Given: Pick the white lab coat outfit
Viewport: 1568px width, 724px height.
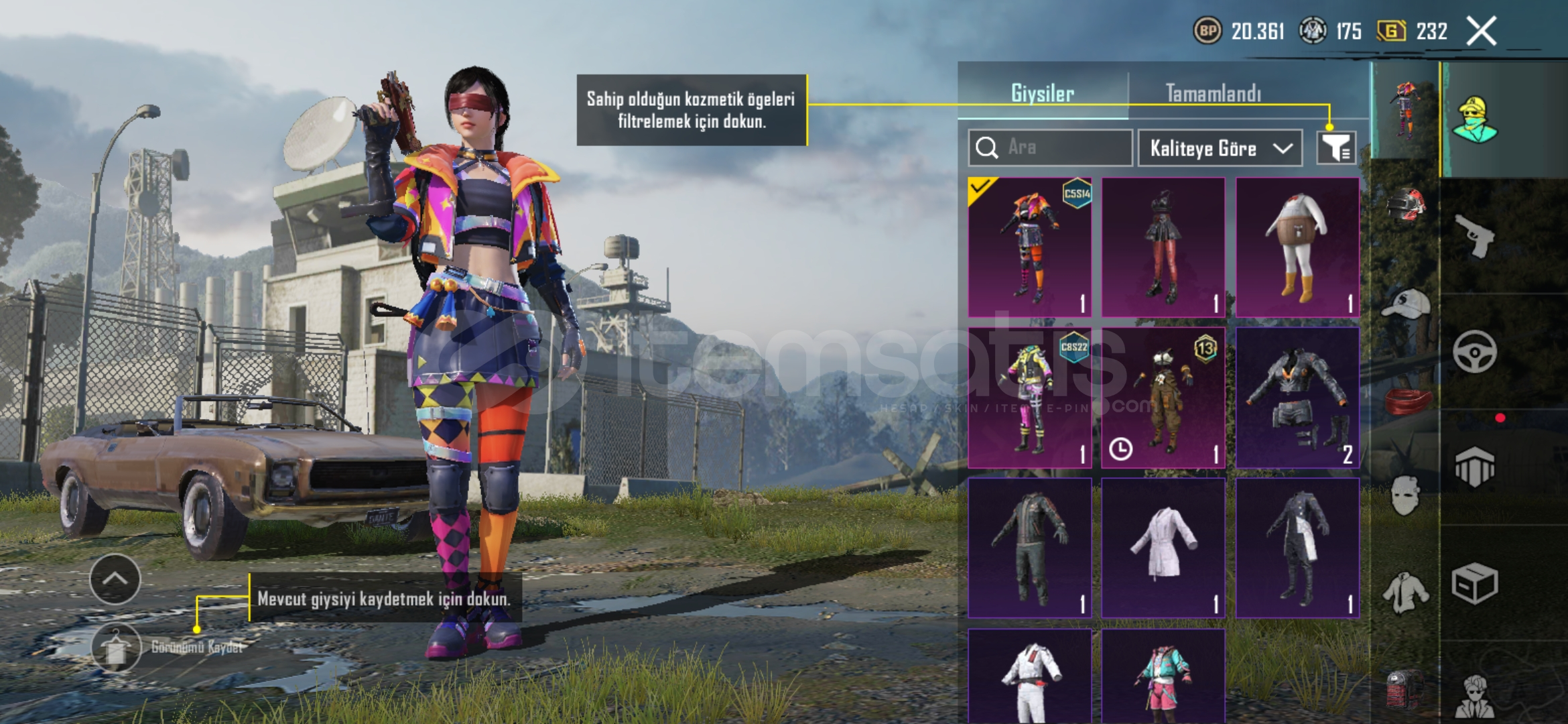Looking at the screenshot, I should click(1163, 548).
